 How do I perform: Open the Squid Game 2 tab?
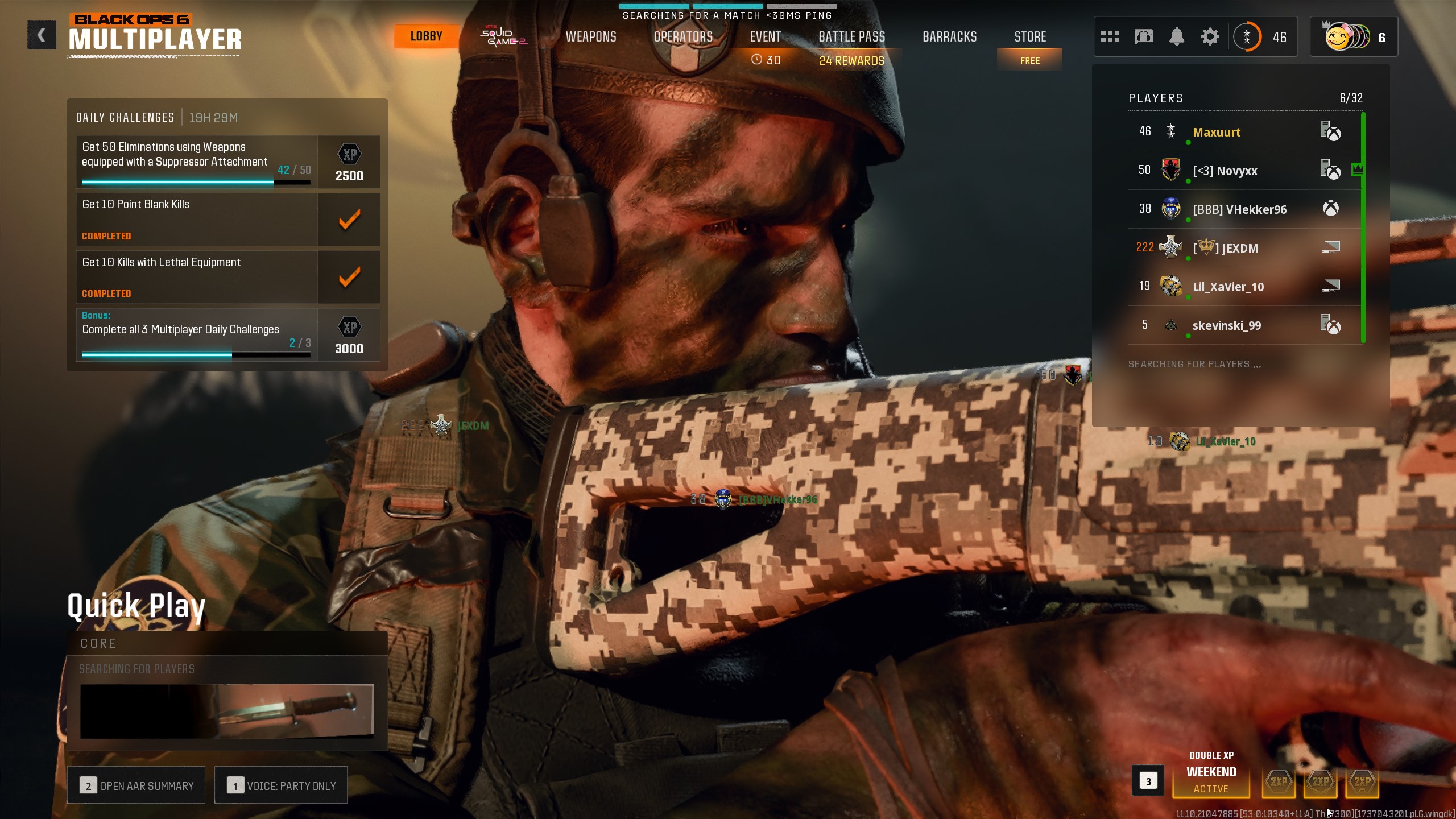(503, 36)
